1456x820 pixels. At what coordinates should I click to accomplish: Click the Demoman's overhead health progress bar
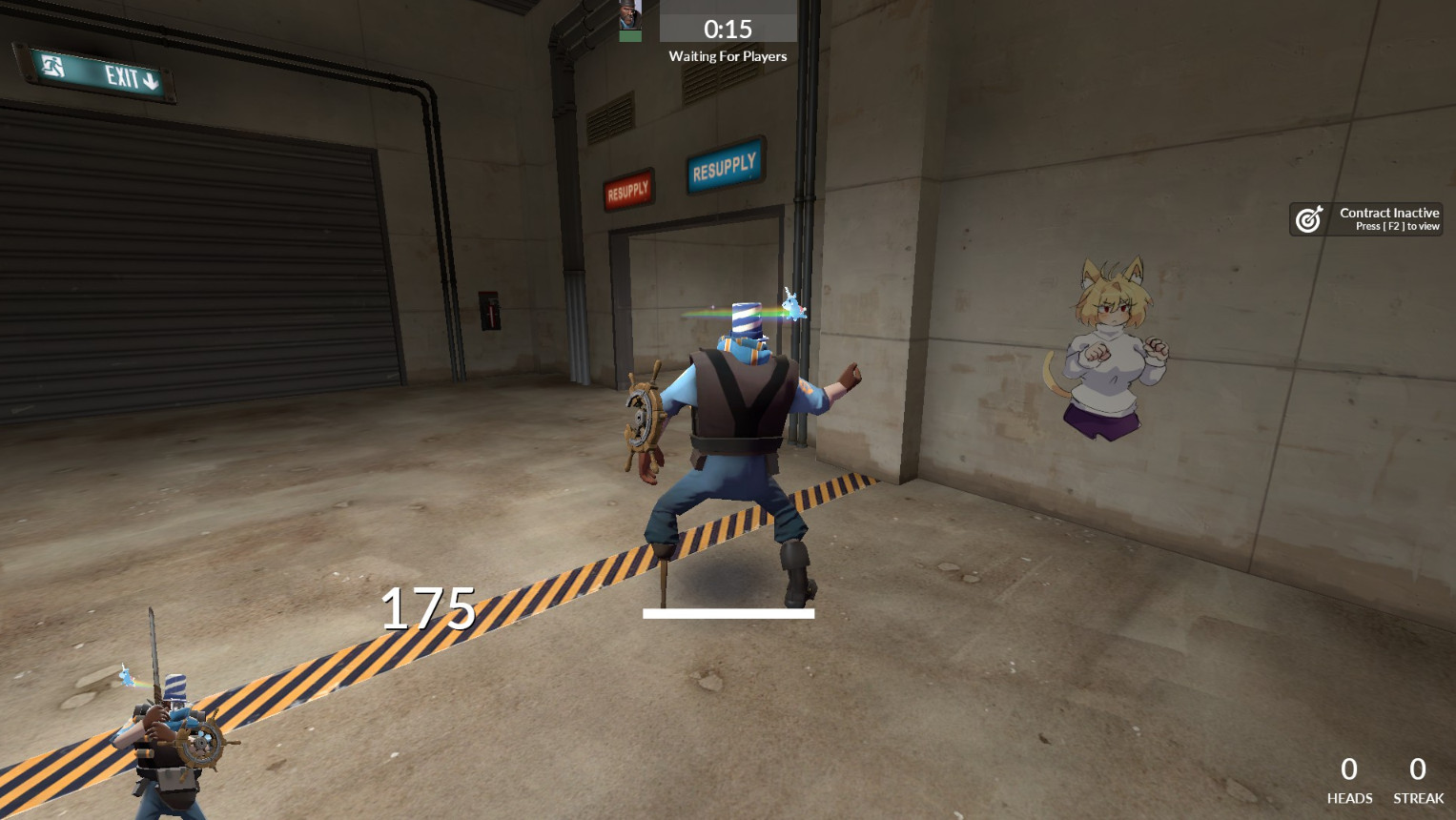pyautogui.click(x=729, y=613)
